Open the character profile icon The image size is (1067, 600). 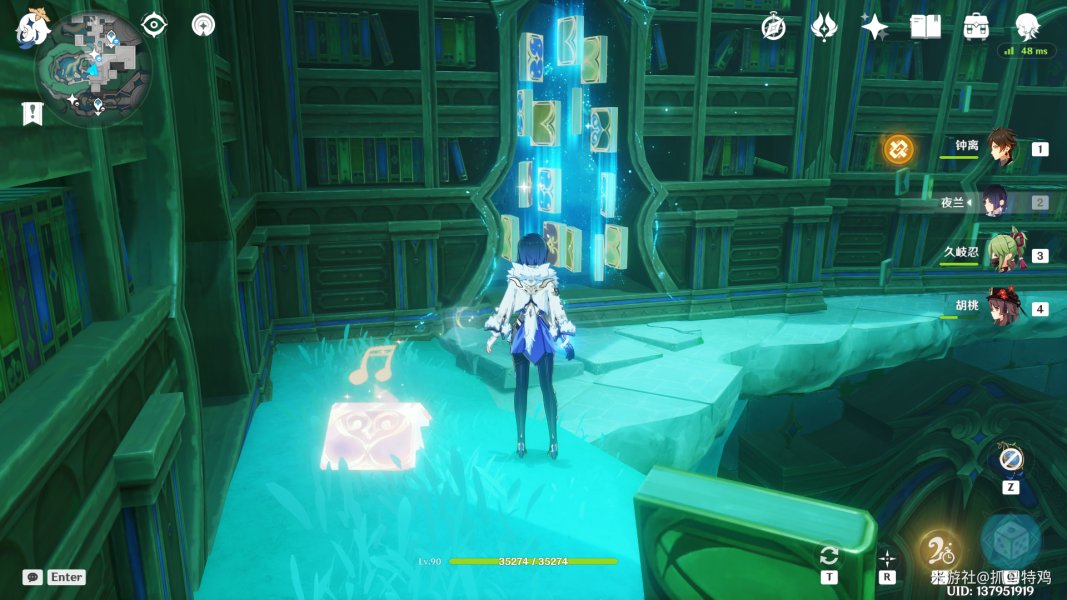[1027, 27]
